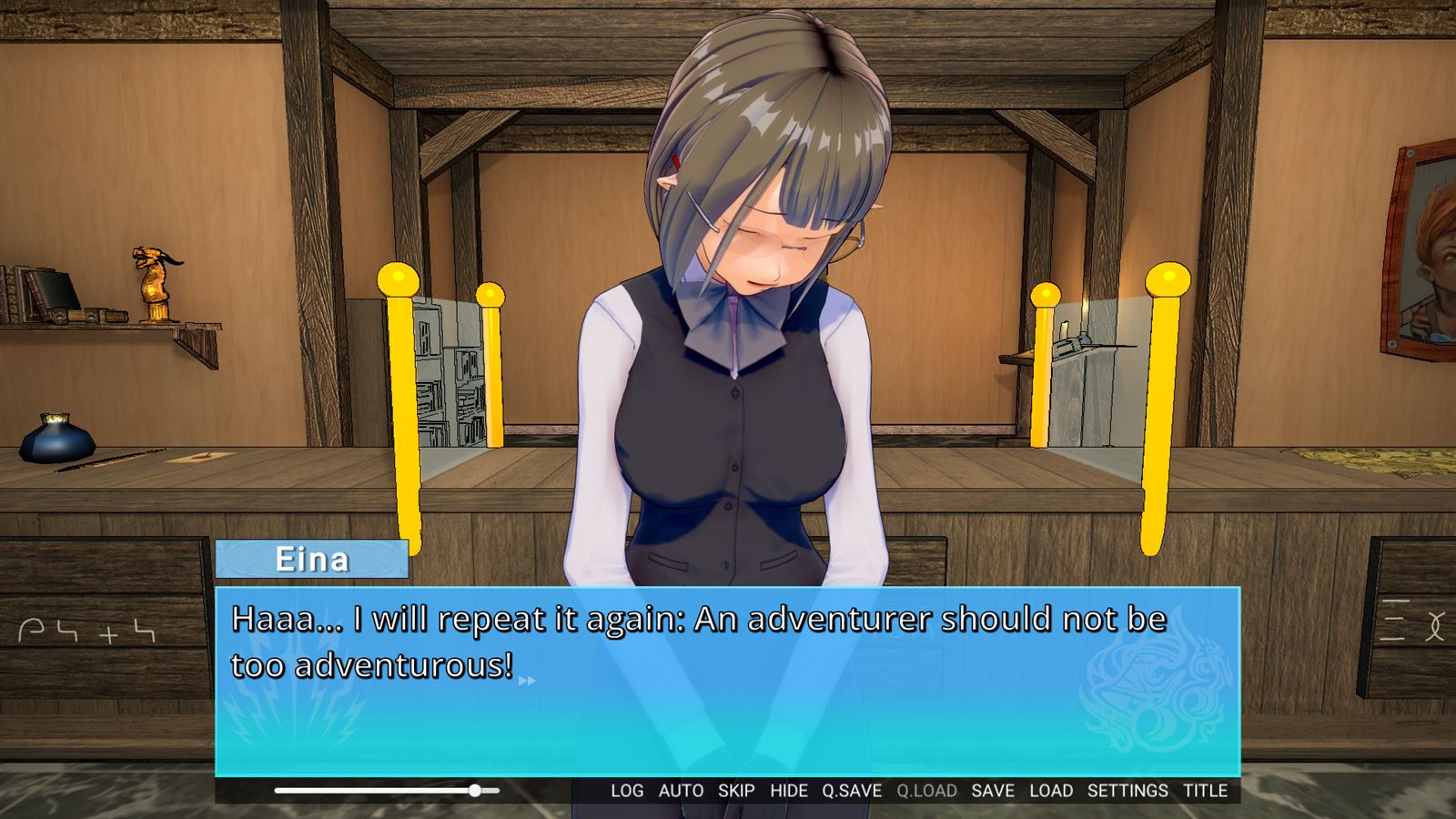The height and width of the screenshot is (819, 1456).
Task: Click the grayed-out Q.LOAD option
Action: tap(926, 791)
